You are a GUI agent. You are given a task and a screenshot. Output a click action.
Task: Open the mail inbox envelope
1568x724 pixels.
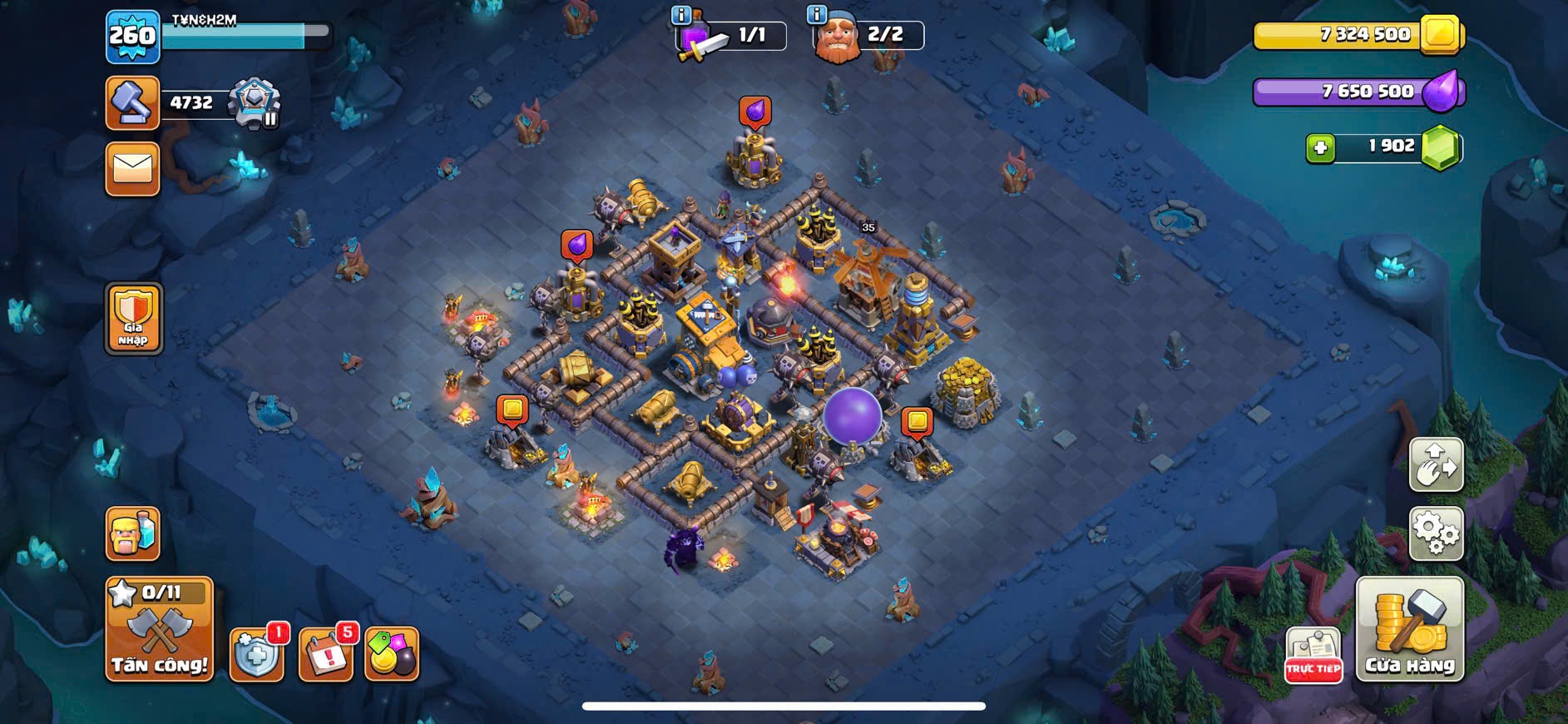[x=132, y=169]
